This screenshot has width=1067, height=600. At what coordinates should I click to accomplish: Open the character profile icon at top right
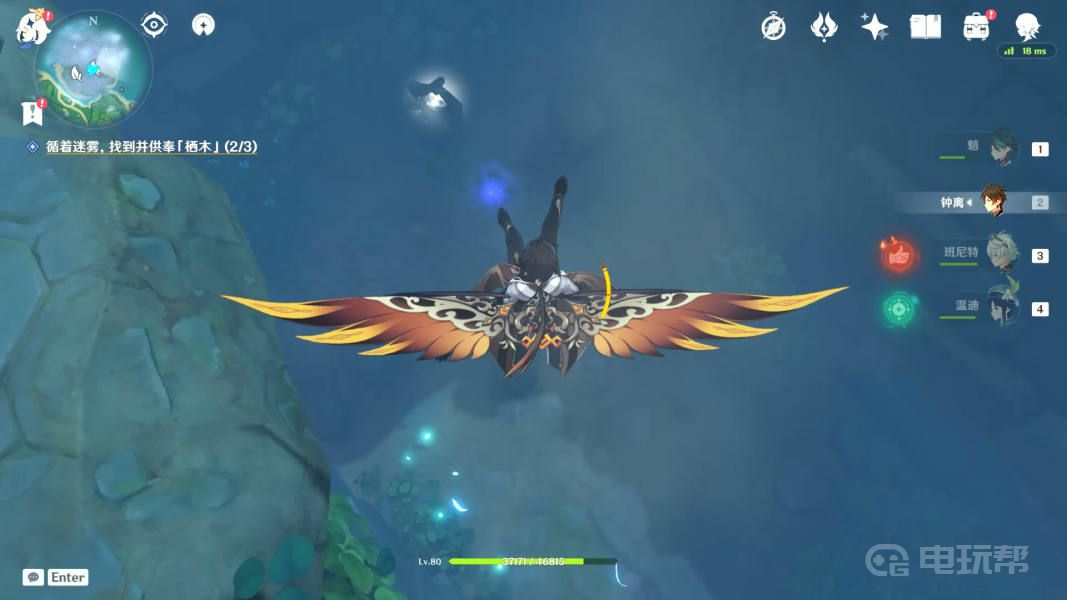point(1027,27)
